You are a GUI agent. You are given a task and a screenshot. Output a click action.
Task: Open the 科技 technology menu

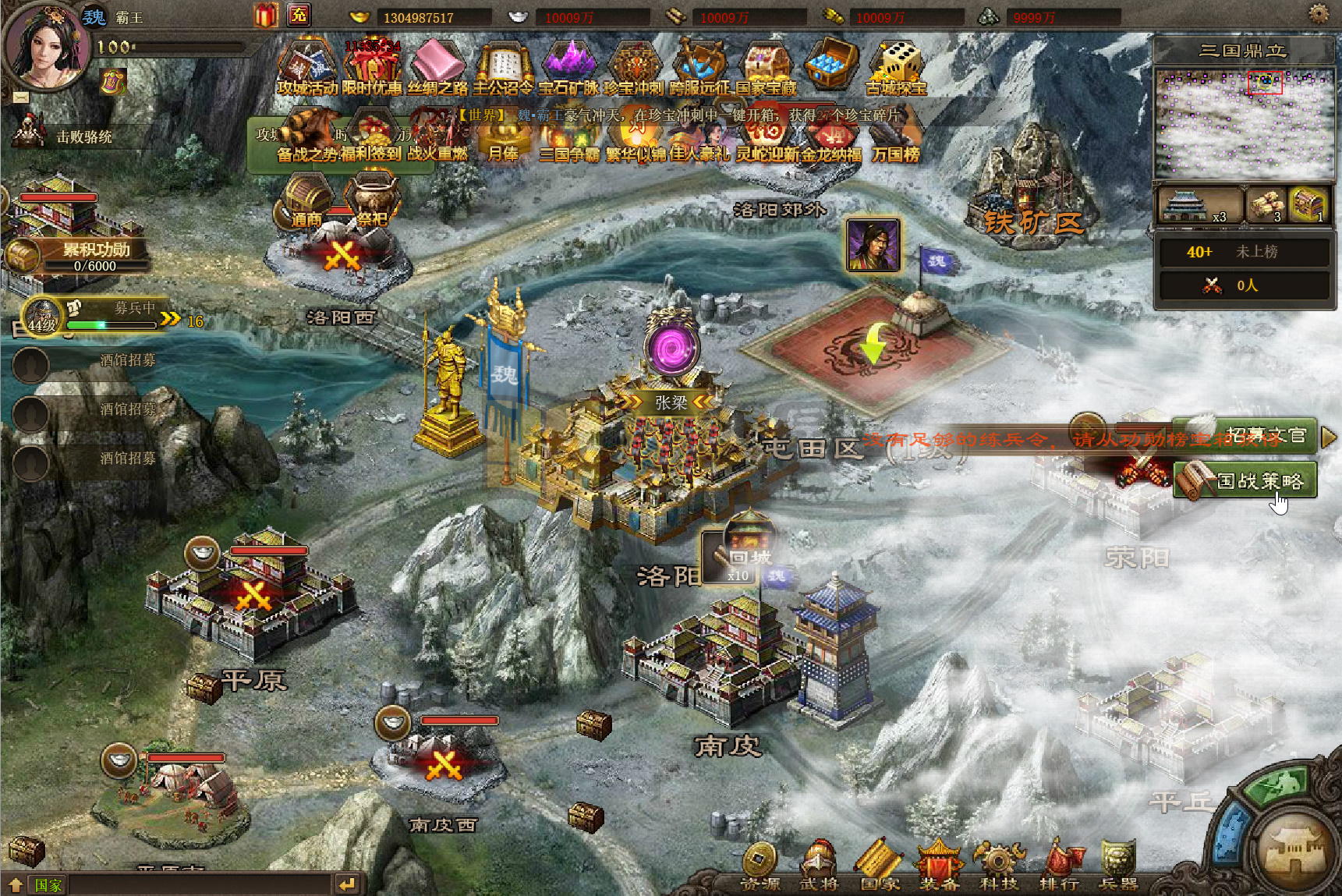click(x=999, y=868)
